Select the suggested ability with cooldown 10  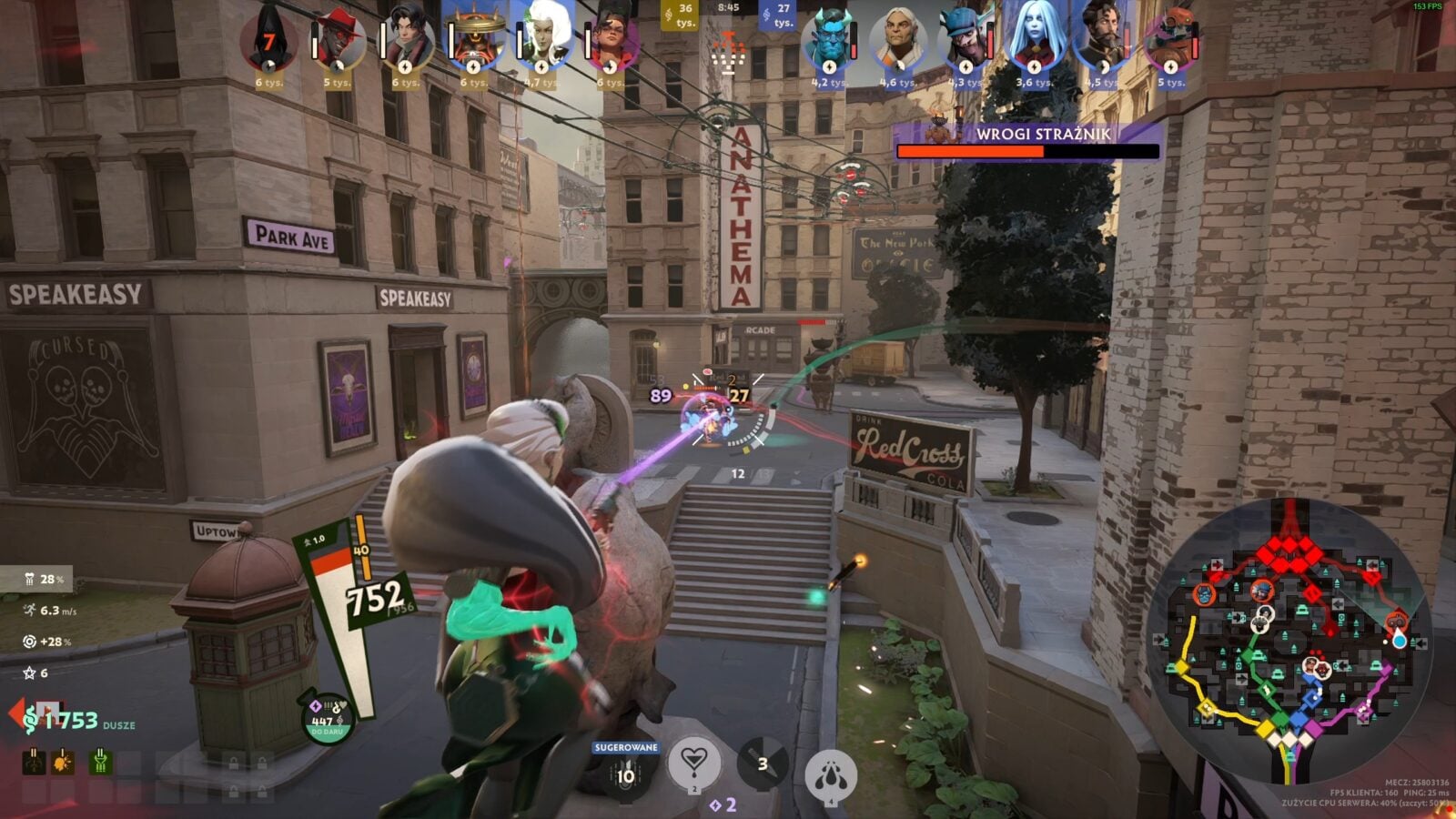[625, 774]
